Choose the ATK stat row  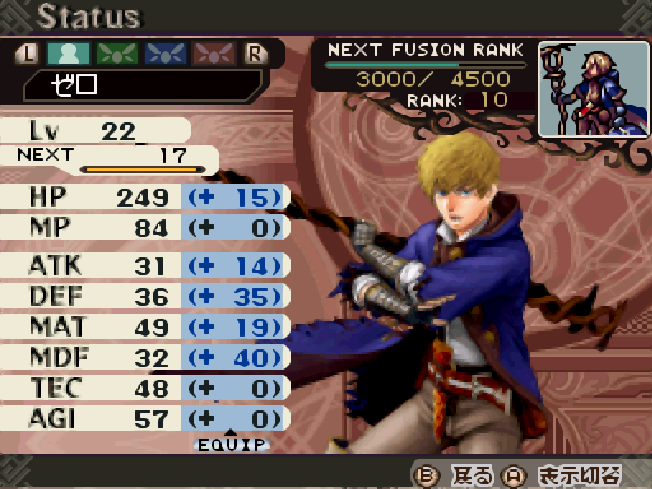click(145, 266)
